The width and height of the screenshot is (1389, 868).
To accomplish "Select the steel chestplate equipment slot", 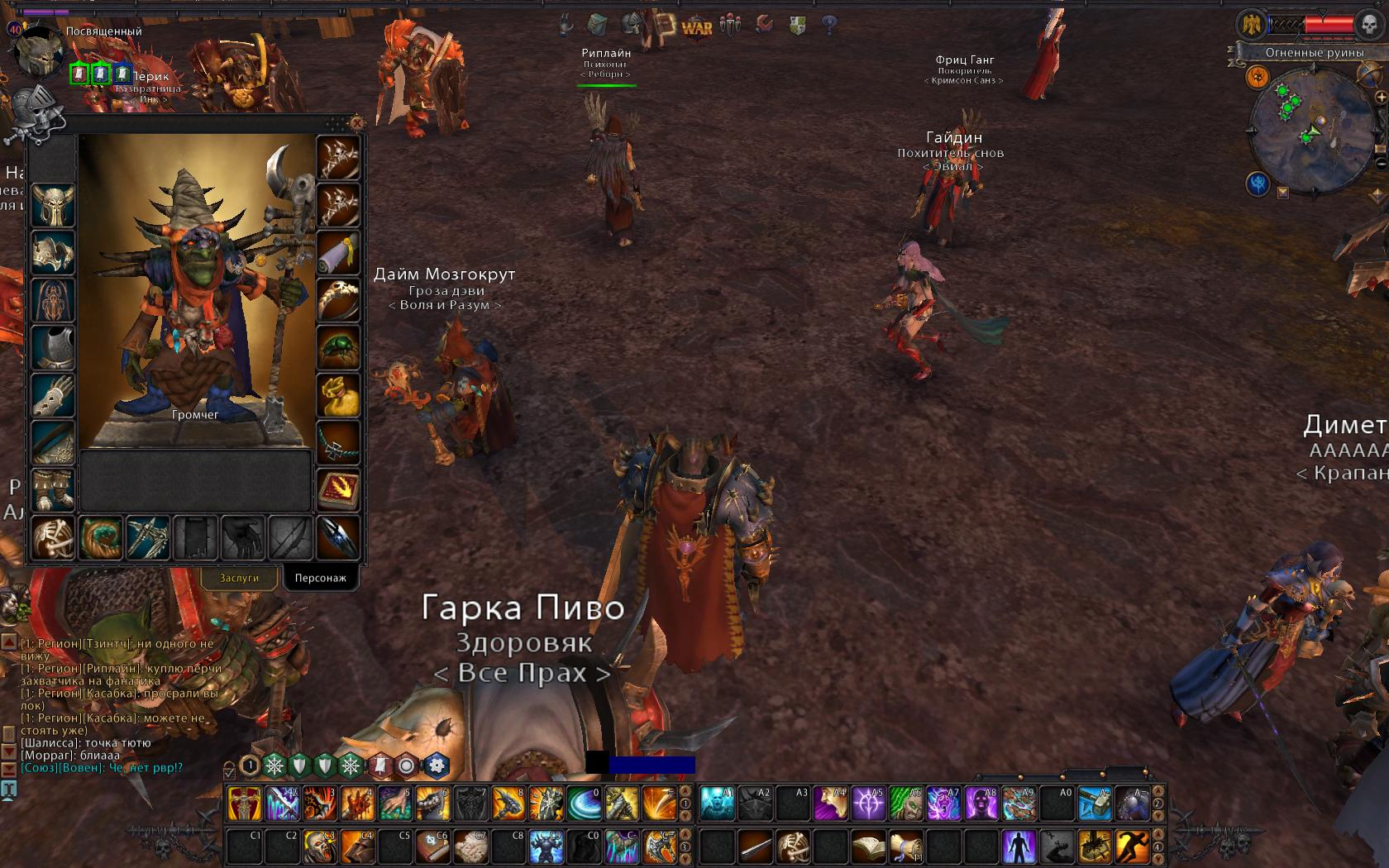I will (x=53, y=346).
